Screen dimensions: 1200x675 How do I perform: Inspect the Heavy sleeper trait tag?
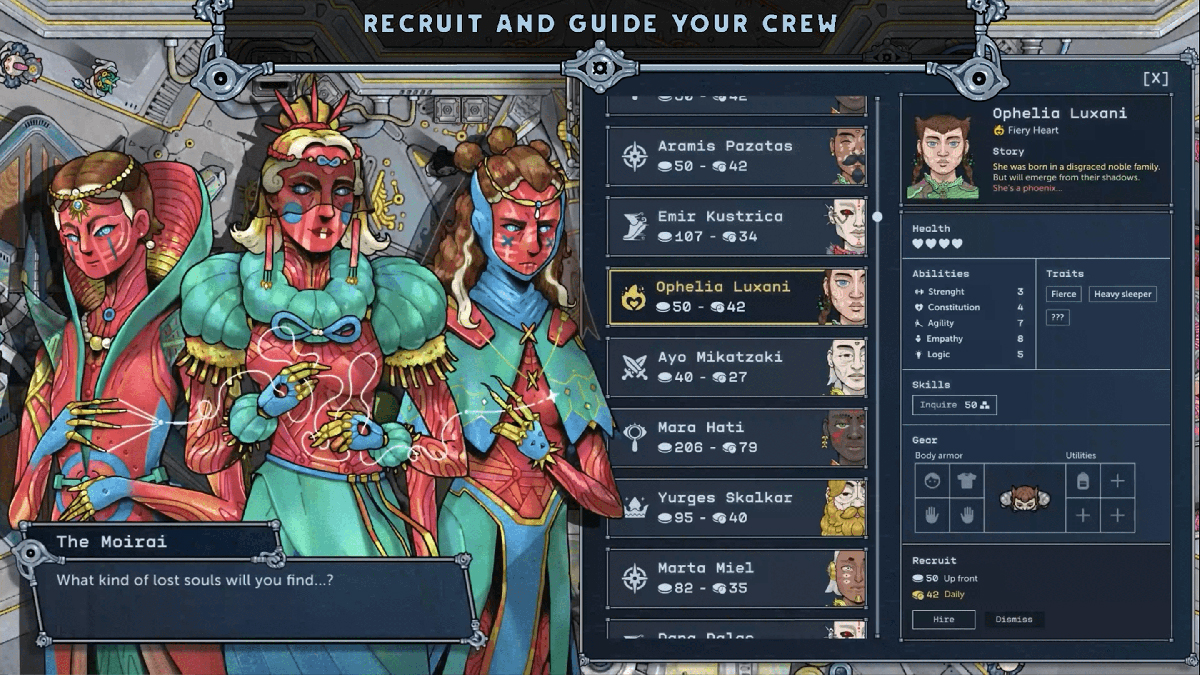(1122, 294)
